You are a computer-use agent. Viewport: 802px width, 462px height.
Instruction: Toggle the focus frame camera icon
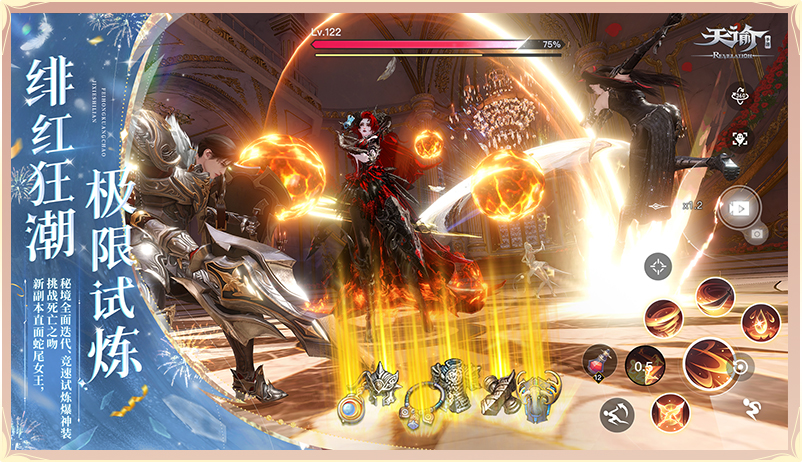point(740,138)
